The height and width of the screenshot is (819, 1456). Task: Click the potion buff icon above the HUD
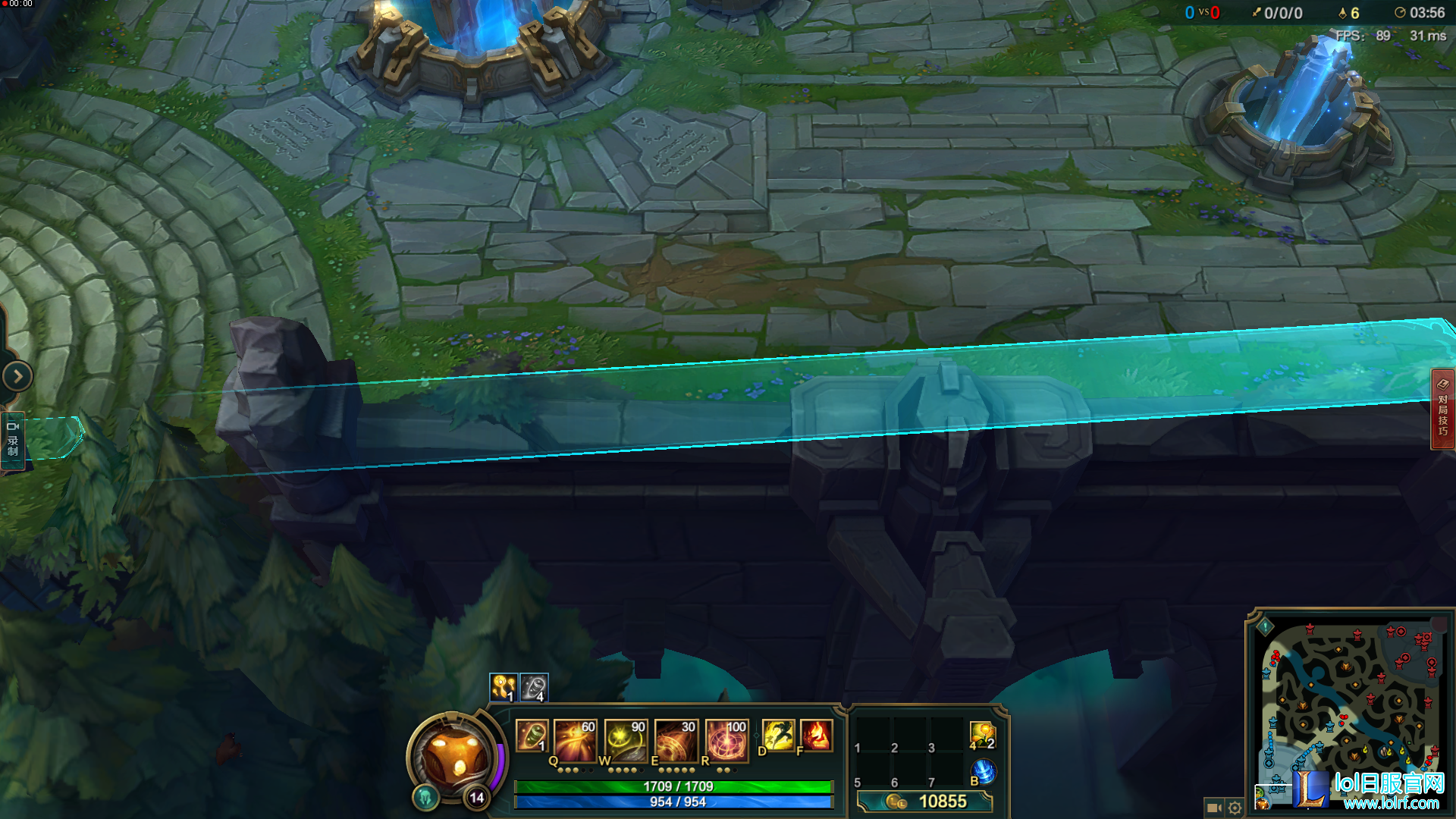point(503,689)
